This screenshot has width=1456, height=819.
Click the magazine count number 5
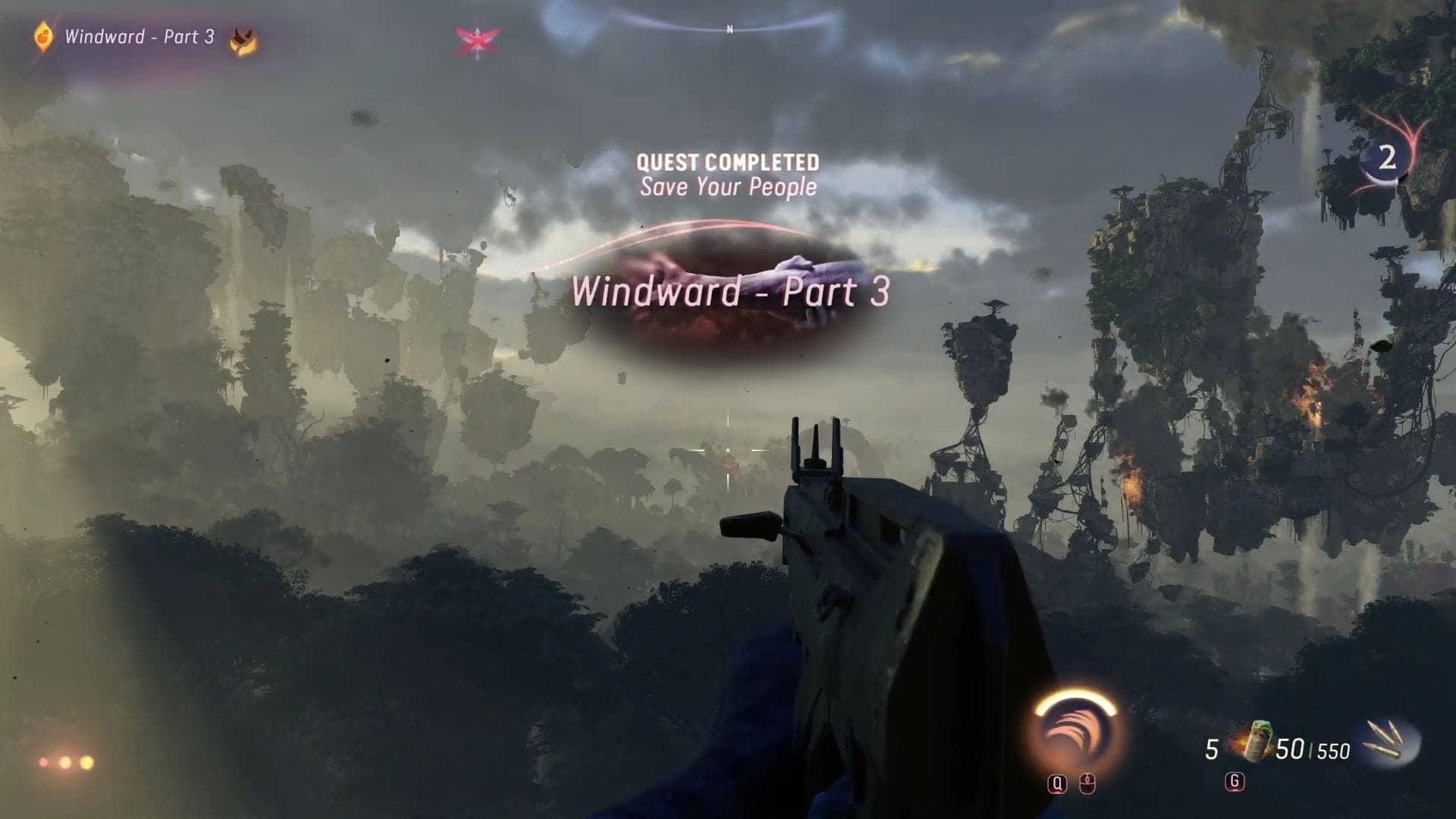point(1211,747)
